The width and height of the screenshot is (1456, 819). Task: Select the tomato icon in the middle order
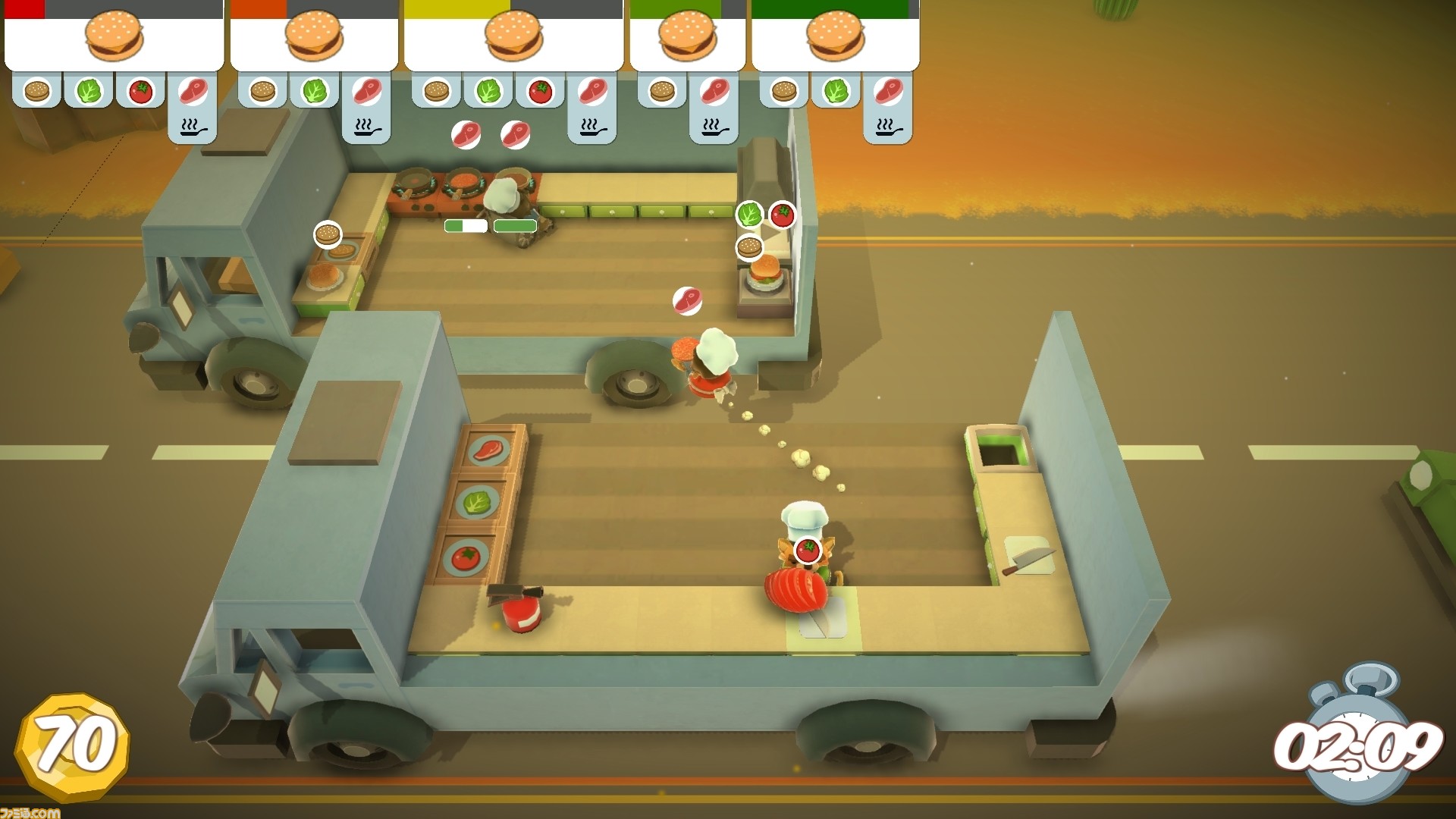540,90
